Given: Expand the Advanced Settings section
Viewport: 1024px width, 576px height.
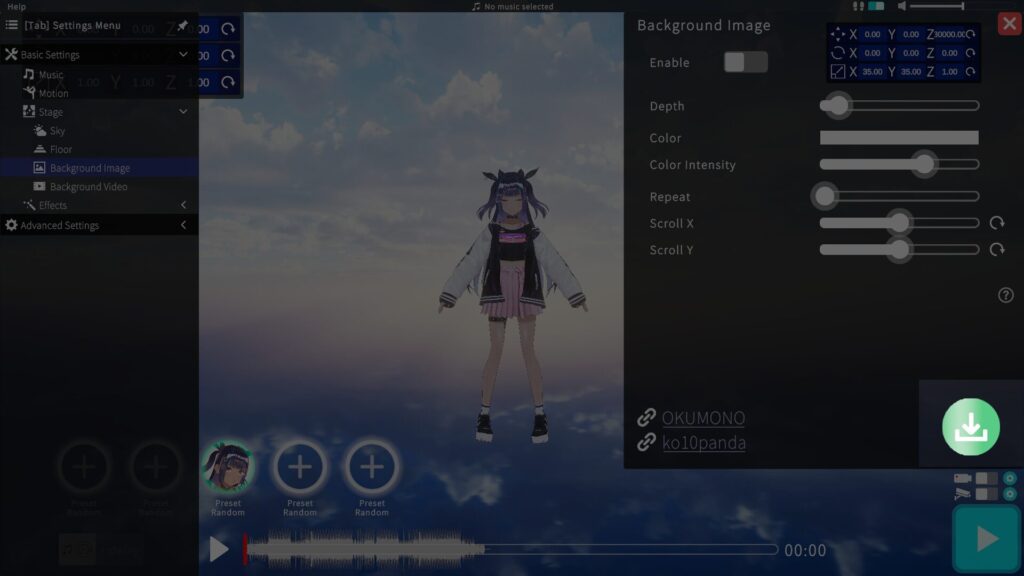Looking at the screenshot, I should [x=60, y=226].
